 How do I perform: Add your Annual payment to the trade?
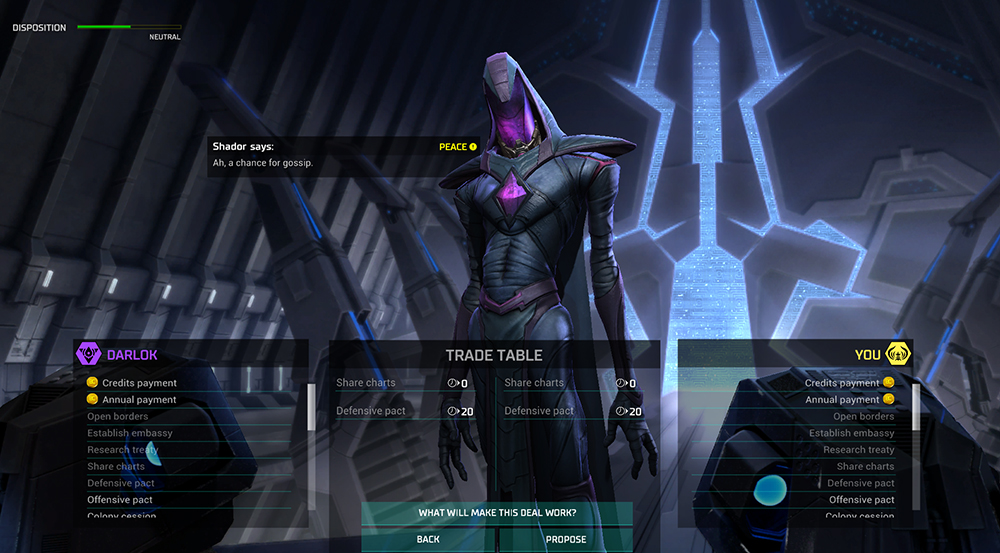(842, 400)
